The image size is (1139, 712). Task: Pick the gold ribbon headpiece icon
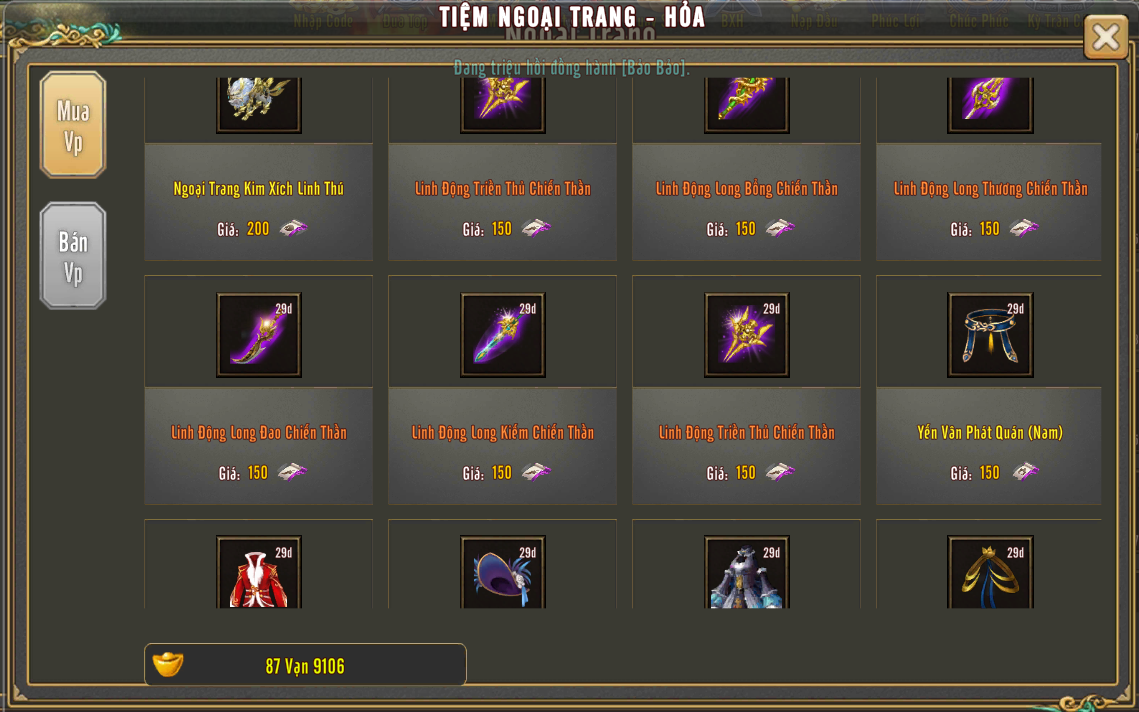point(990,573)
